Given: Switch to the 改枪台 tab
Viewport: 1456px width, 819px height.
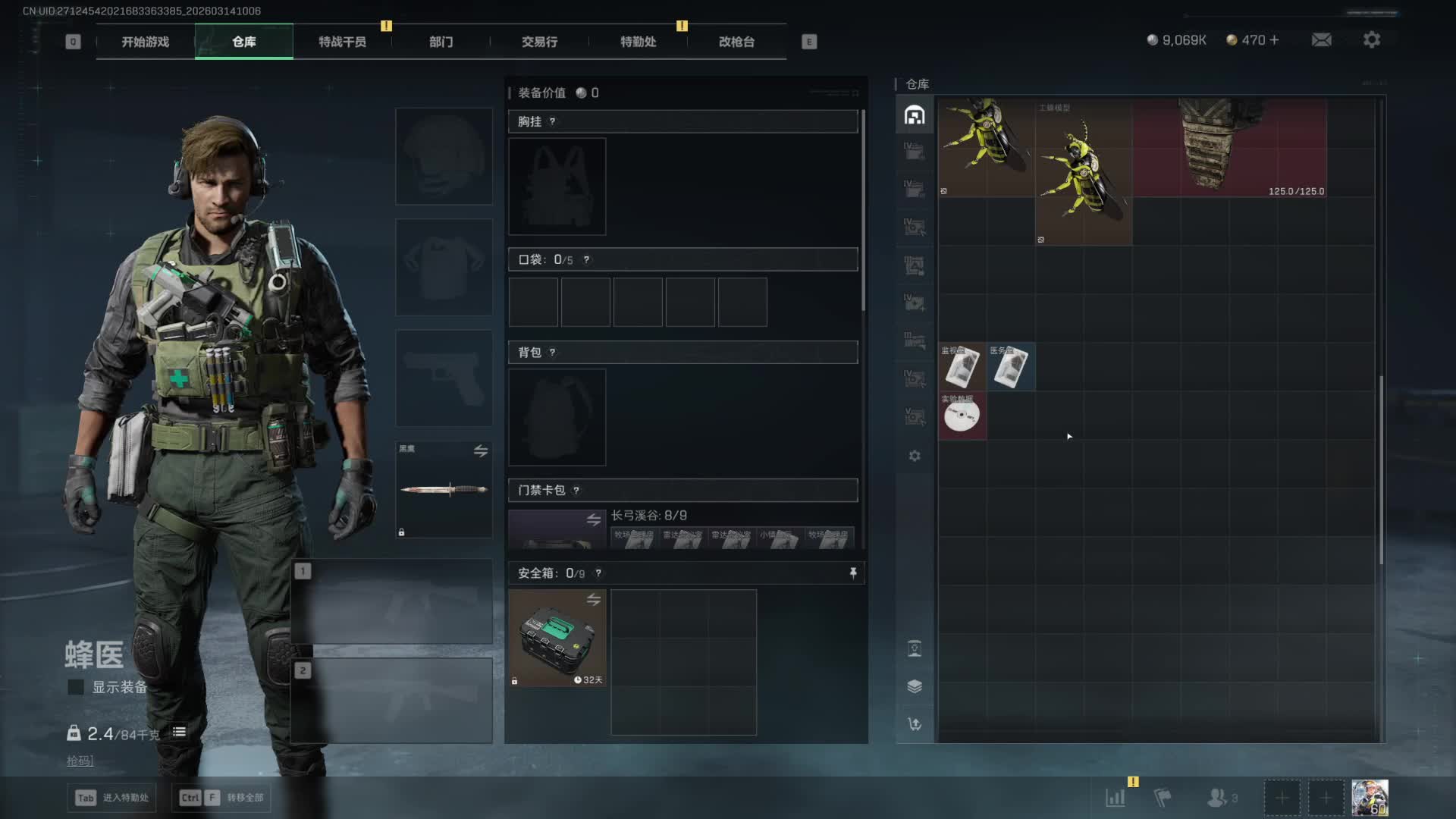Looking at the screenshot, I should (x=736, y=42).
